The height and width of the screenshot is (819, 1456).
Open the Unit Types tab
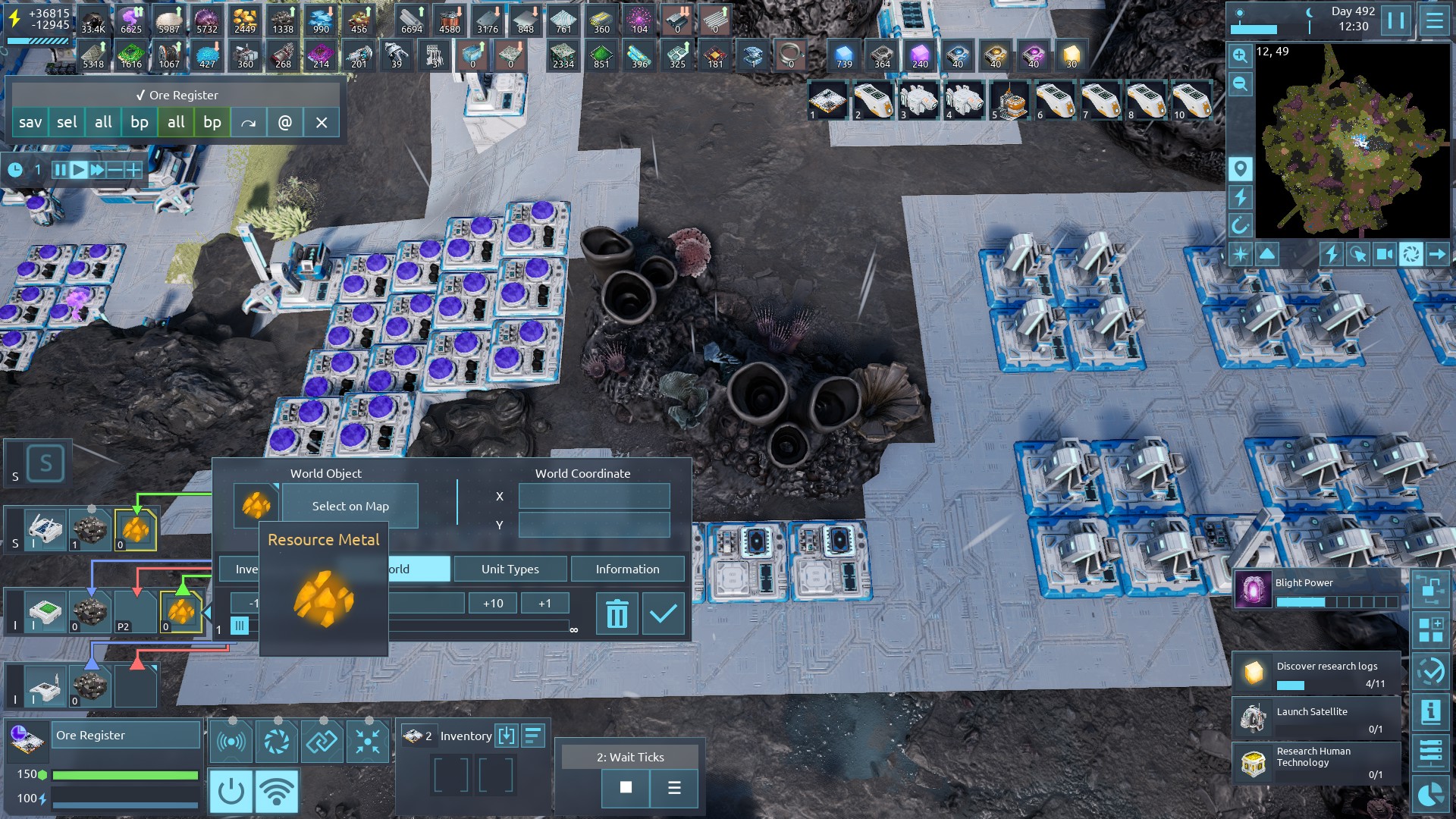click(510, 569)
